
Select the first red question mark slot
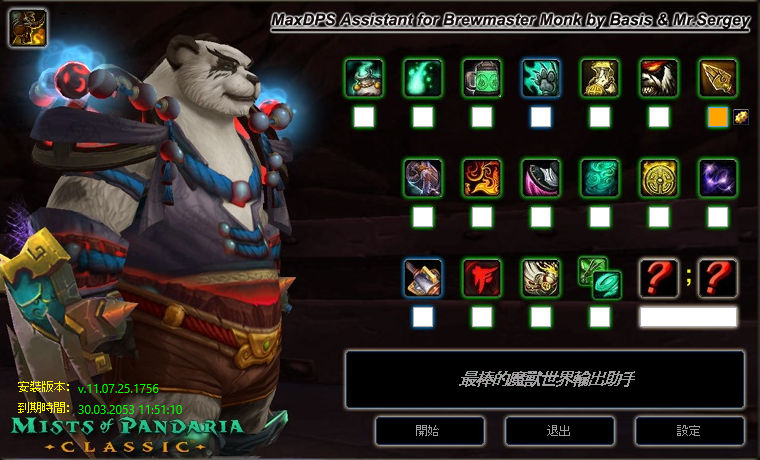[x=658, y=277]
